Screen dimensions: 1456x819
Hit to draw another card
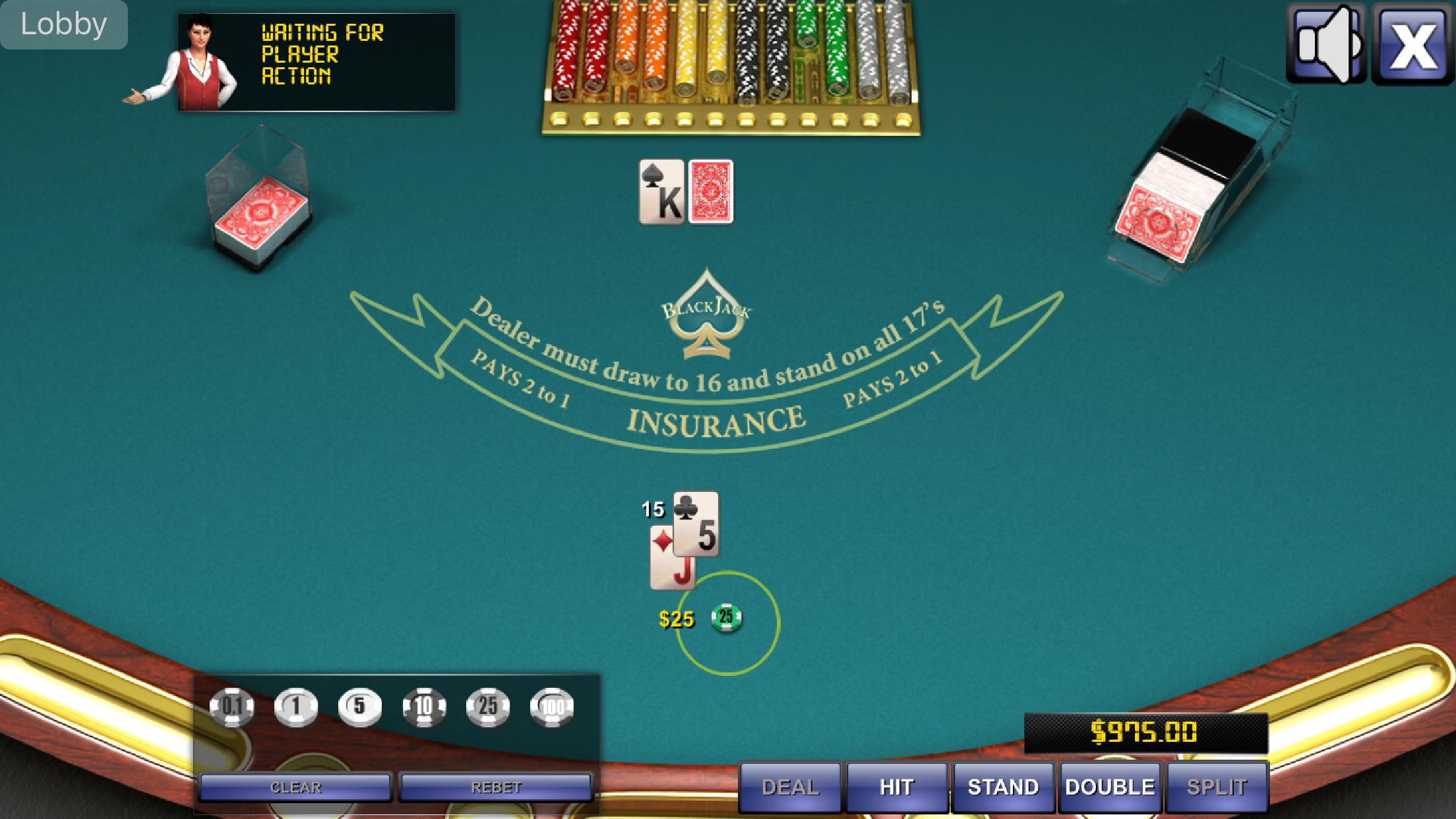[x=896, y=787]
